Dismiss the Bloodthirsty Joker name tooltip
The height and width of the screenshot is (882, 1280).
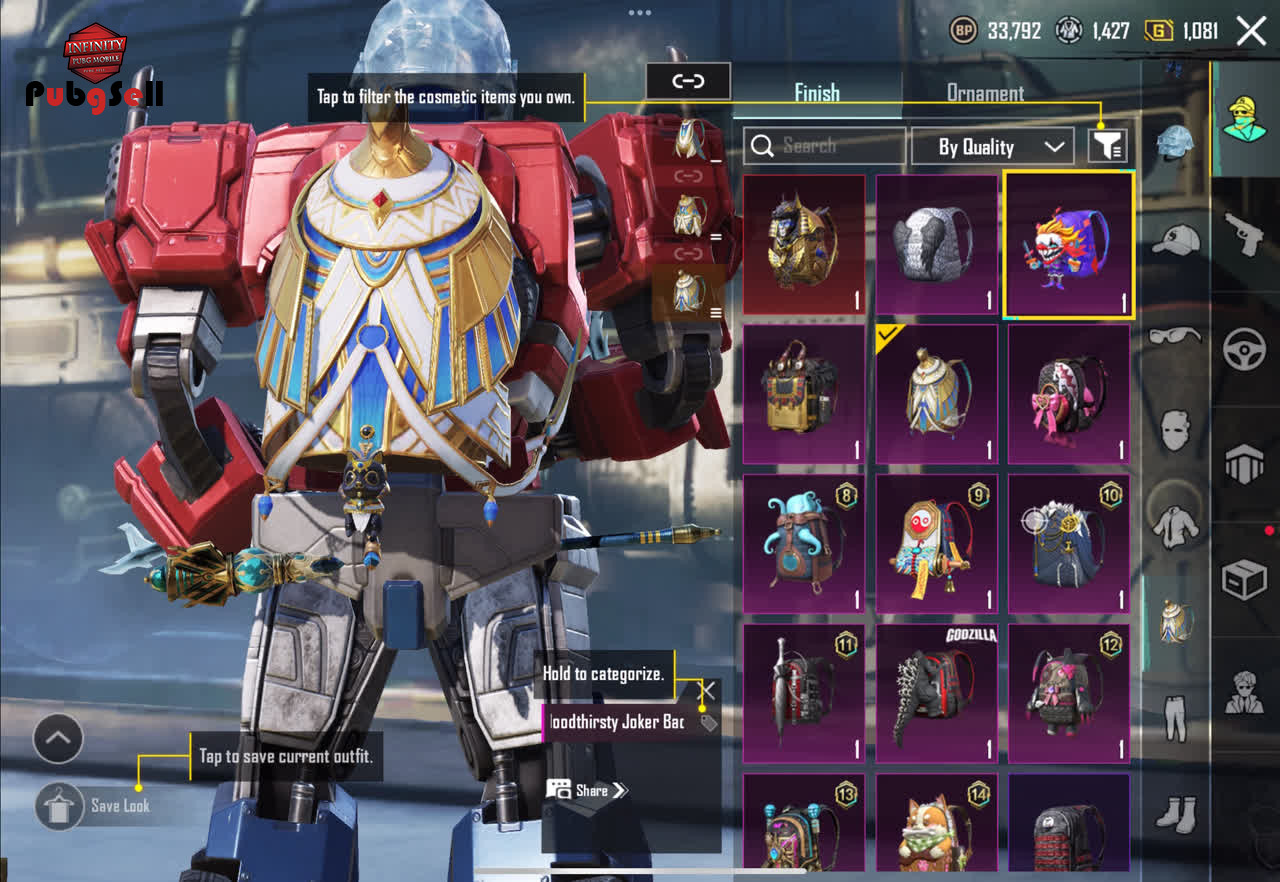(706, 690)
